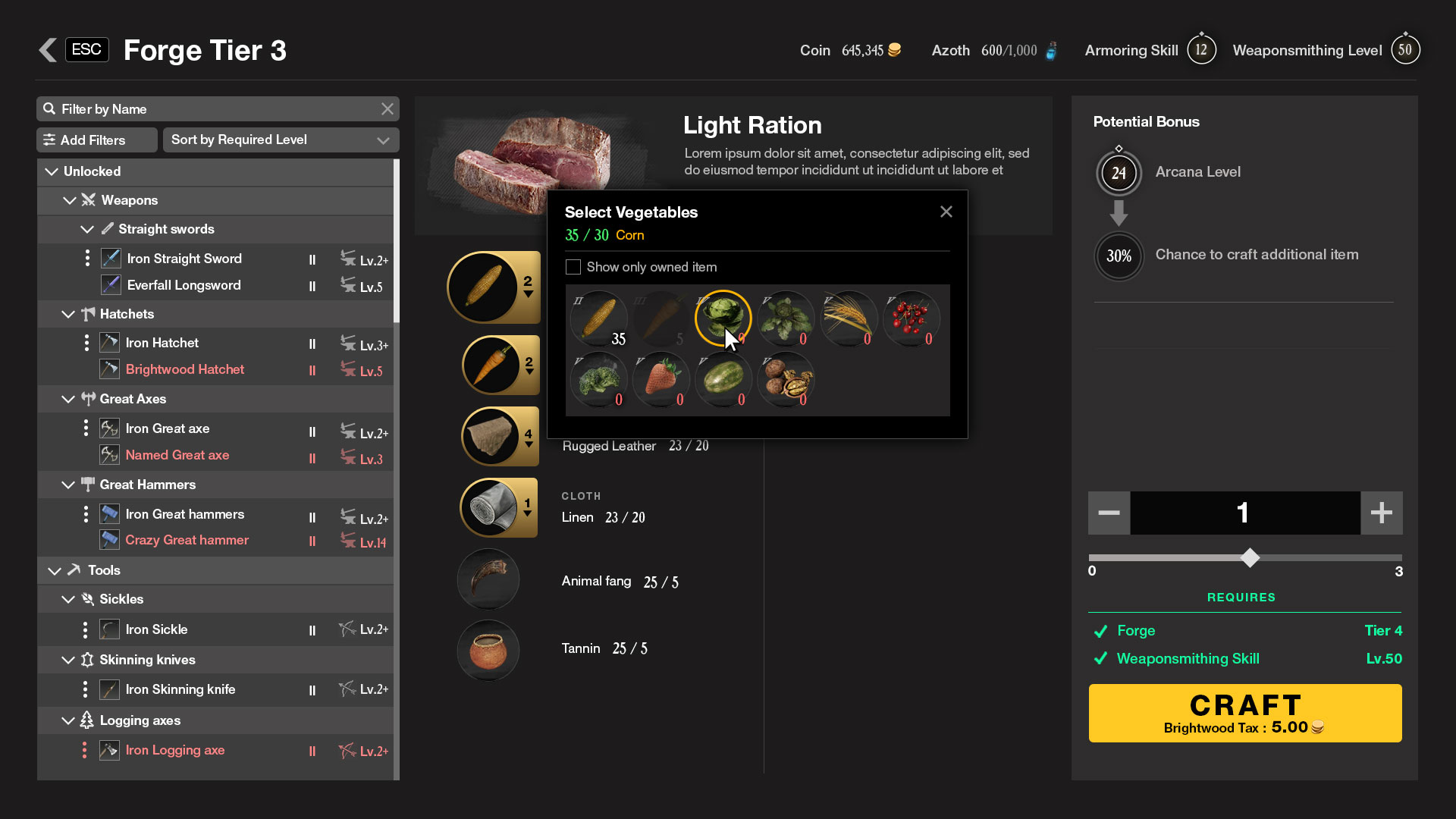Screen dimensions: 1456x819
Task: Pick the broccoli ingredient slot
Action: click(x=598, y=381)
